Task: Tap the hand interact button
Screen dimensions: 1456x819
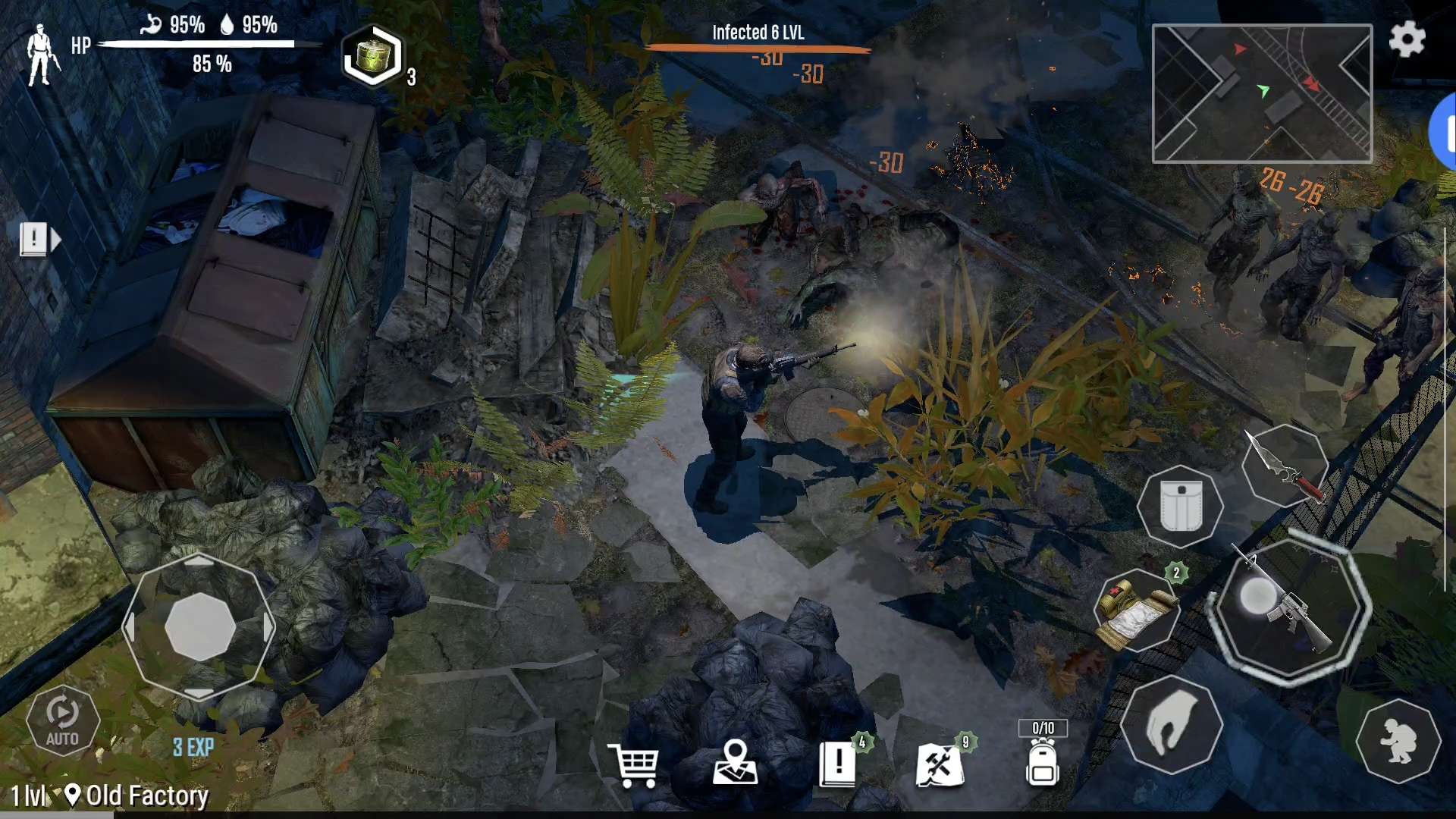Action: pos(1171,725)
